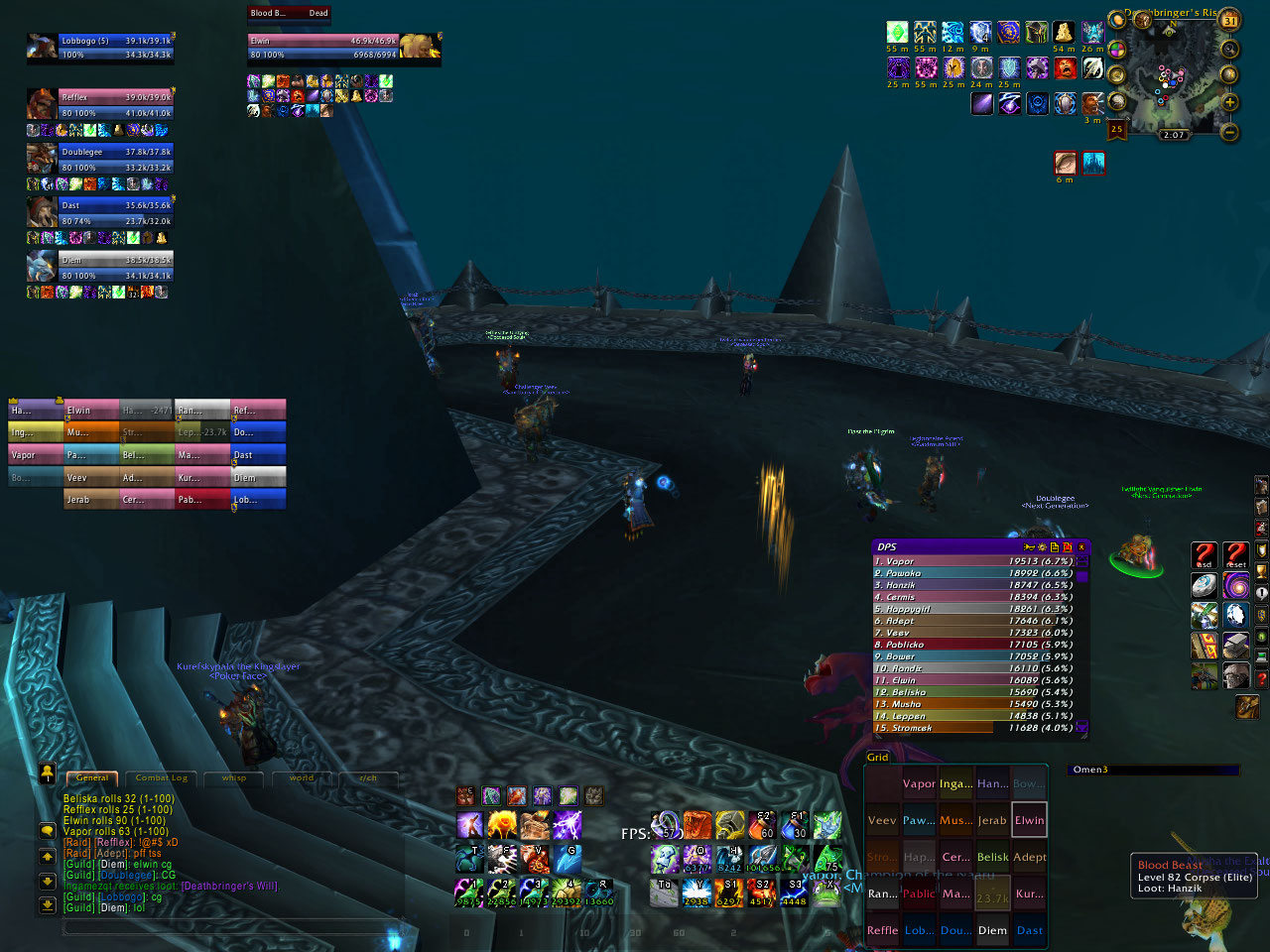This screenshot has height=952, width=1270.
Task: Click the red question mark 'reset' macro
Action: coord(1236,555)
